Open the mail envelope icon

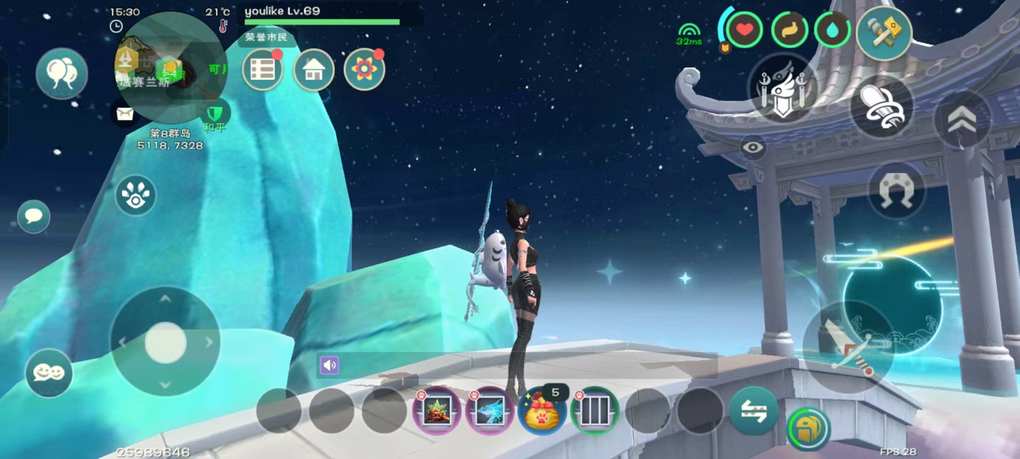click(x=125, y=114)
